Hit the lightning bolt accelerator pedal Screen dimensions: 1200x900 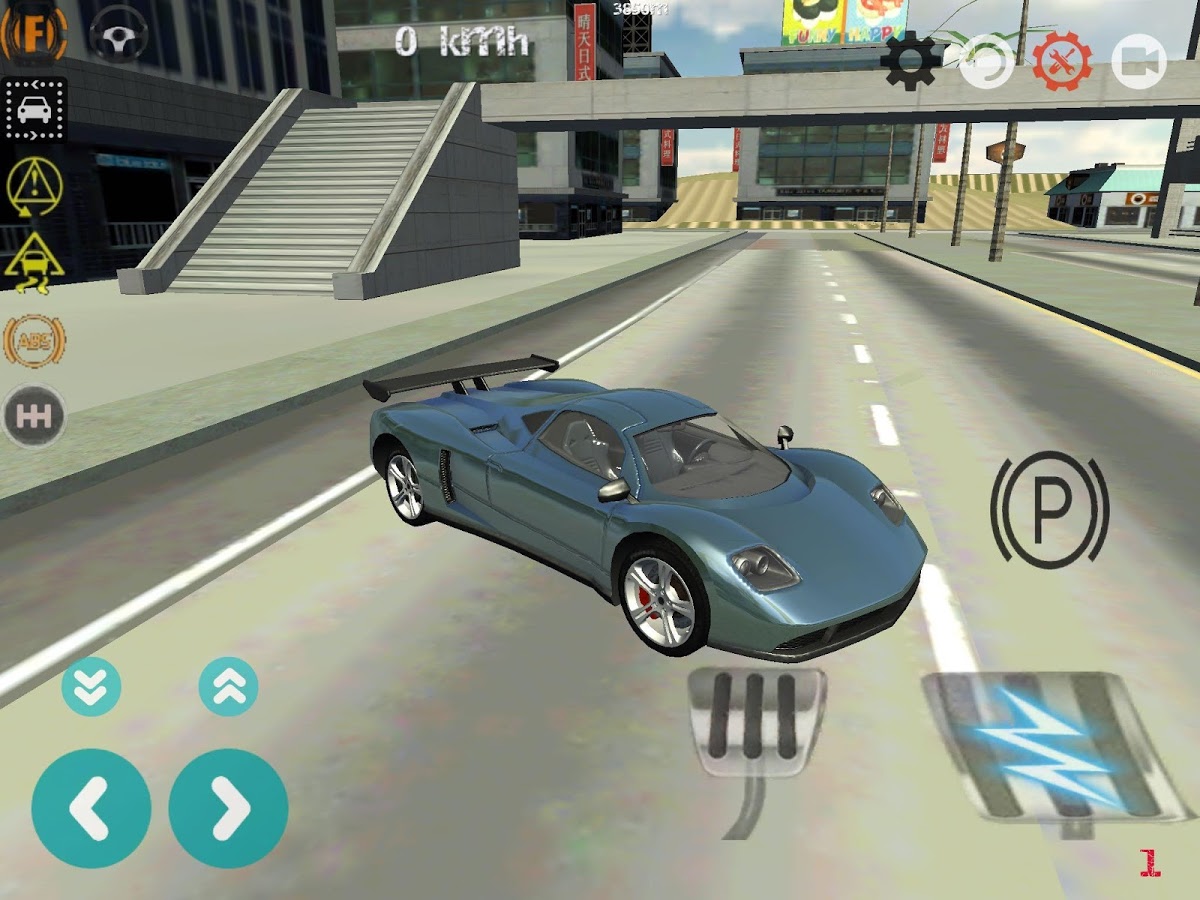pos(1048,745)
